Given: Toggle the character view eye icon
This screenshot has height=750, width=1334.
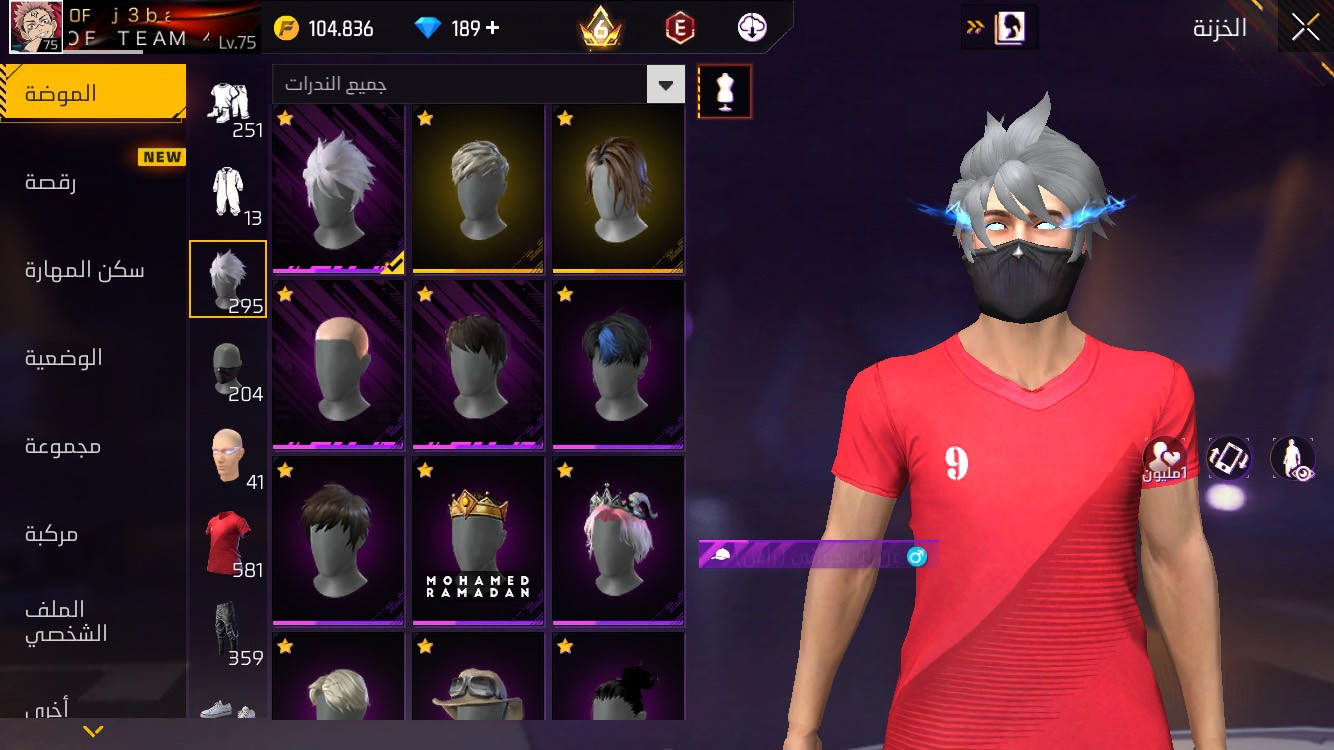Looking at the screenshot, I should 1292,458.
